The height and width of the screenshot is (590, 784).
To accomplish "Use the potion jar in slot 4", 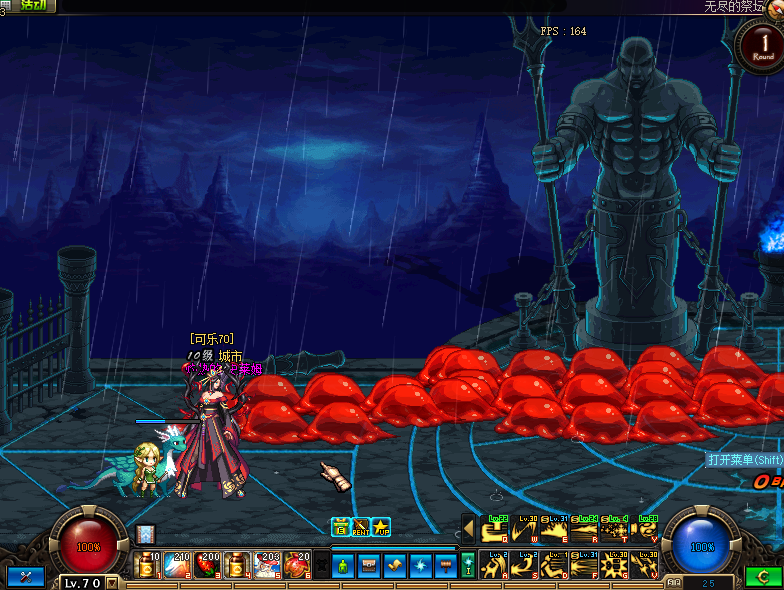I will [237, 565].
